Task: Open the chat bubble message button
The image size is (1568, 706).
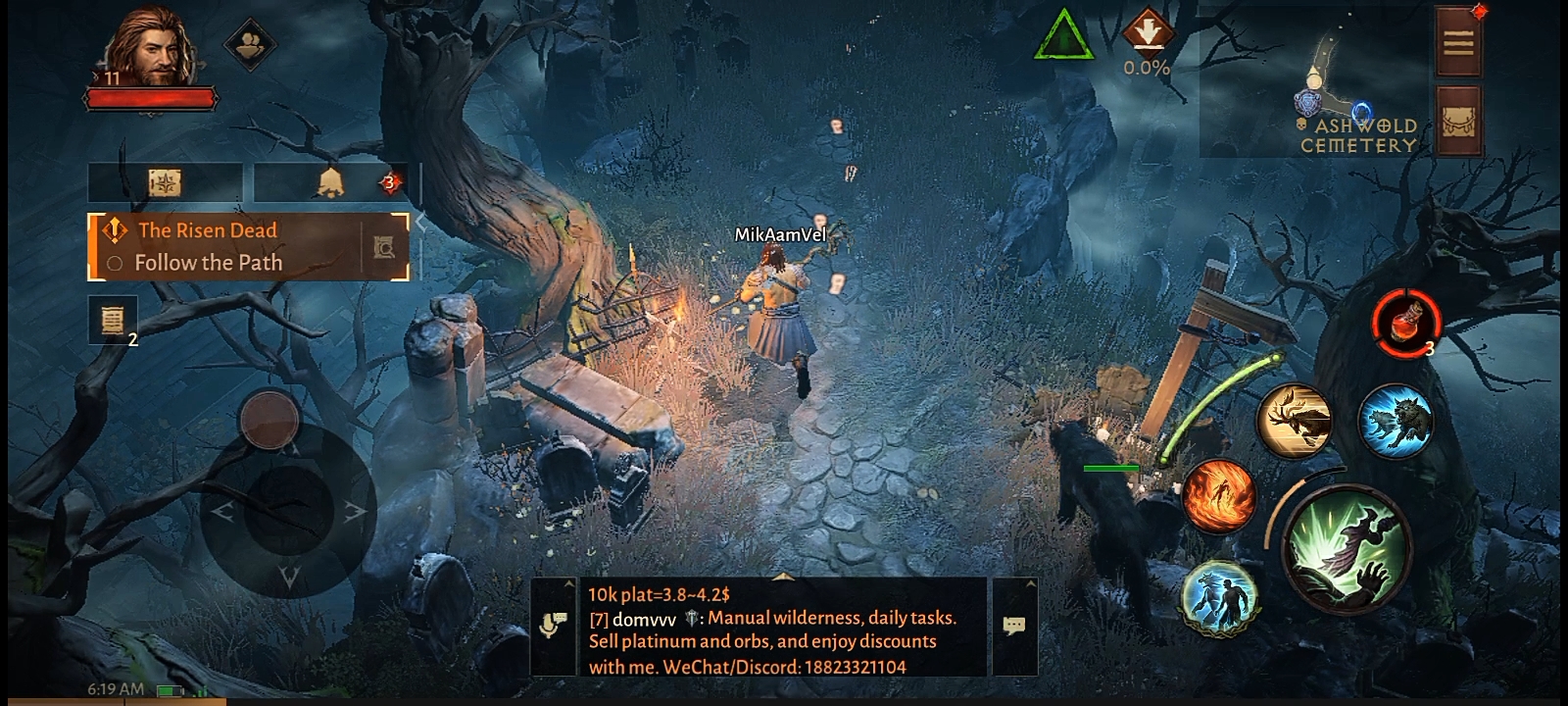Action: (1014, 626)
